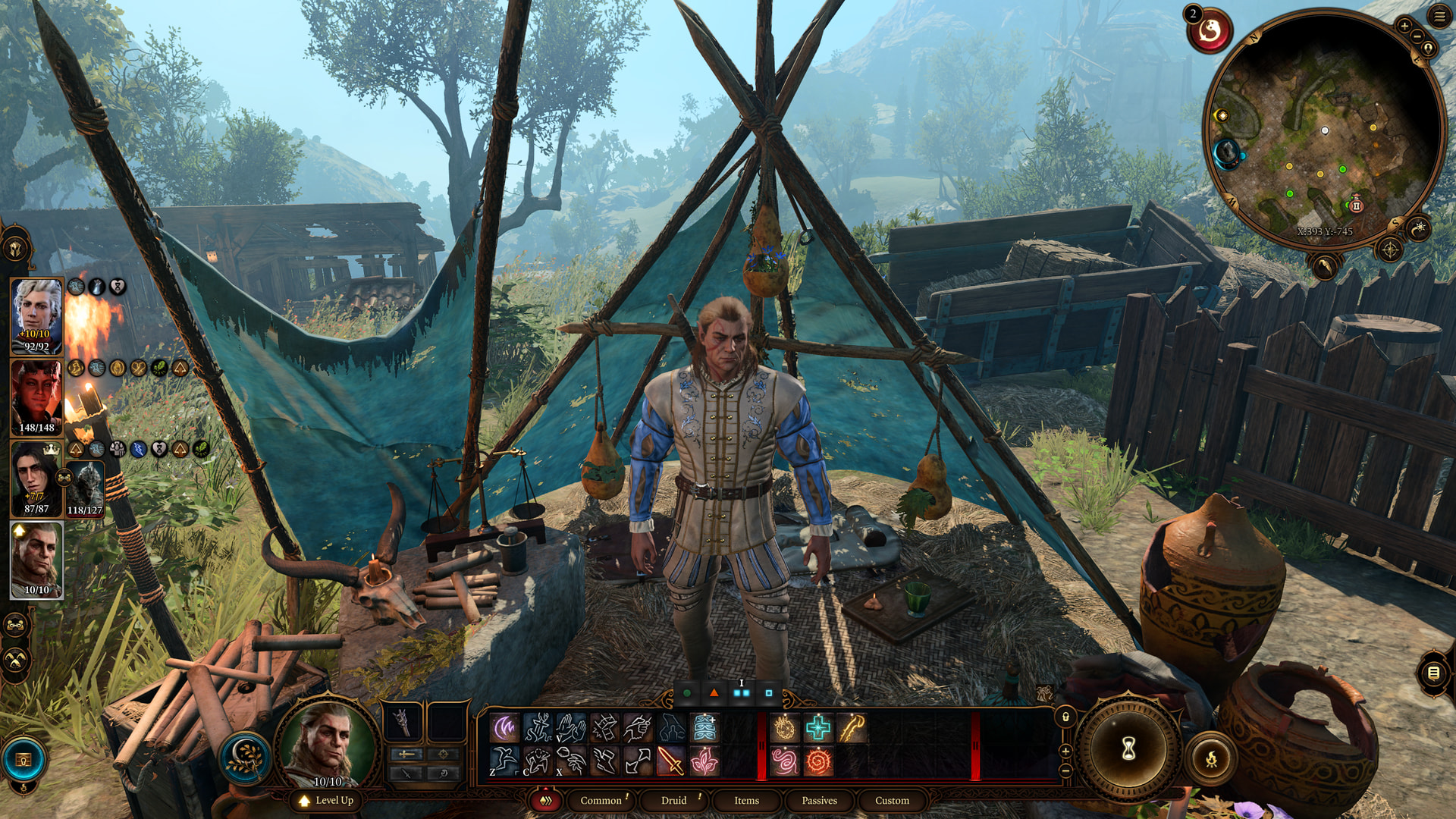
Task: Switch to the Custom hotbar tab
Action: pos(892,801)
